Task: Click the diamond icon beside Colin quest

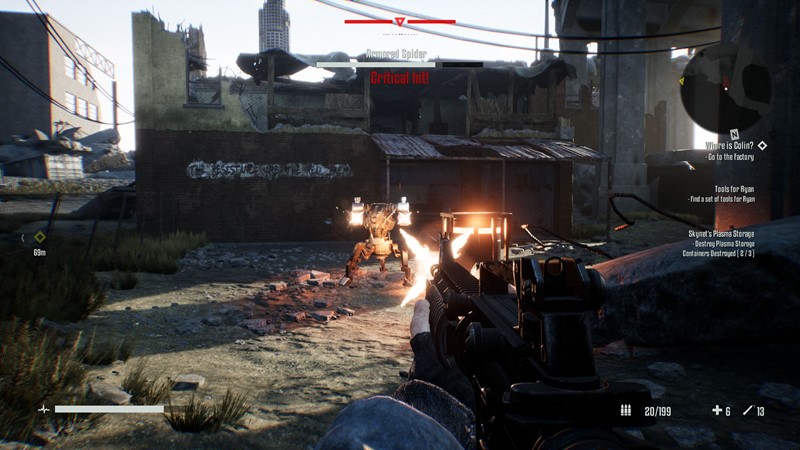Action: 763,145
